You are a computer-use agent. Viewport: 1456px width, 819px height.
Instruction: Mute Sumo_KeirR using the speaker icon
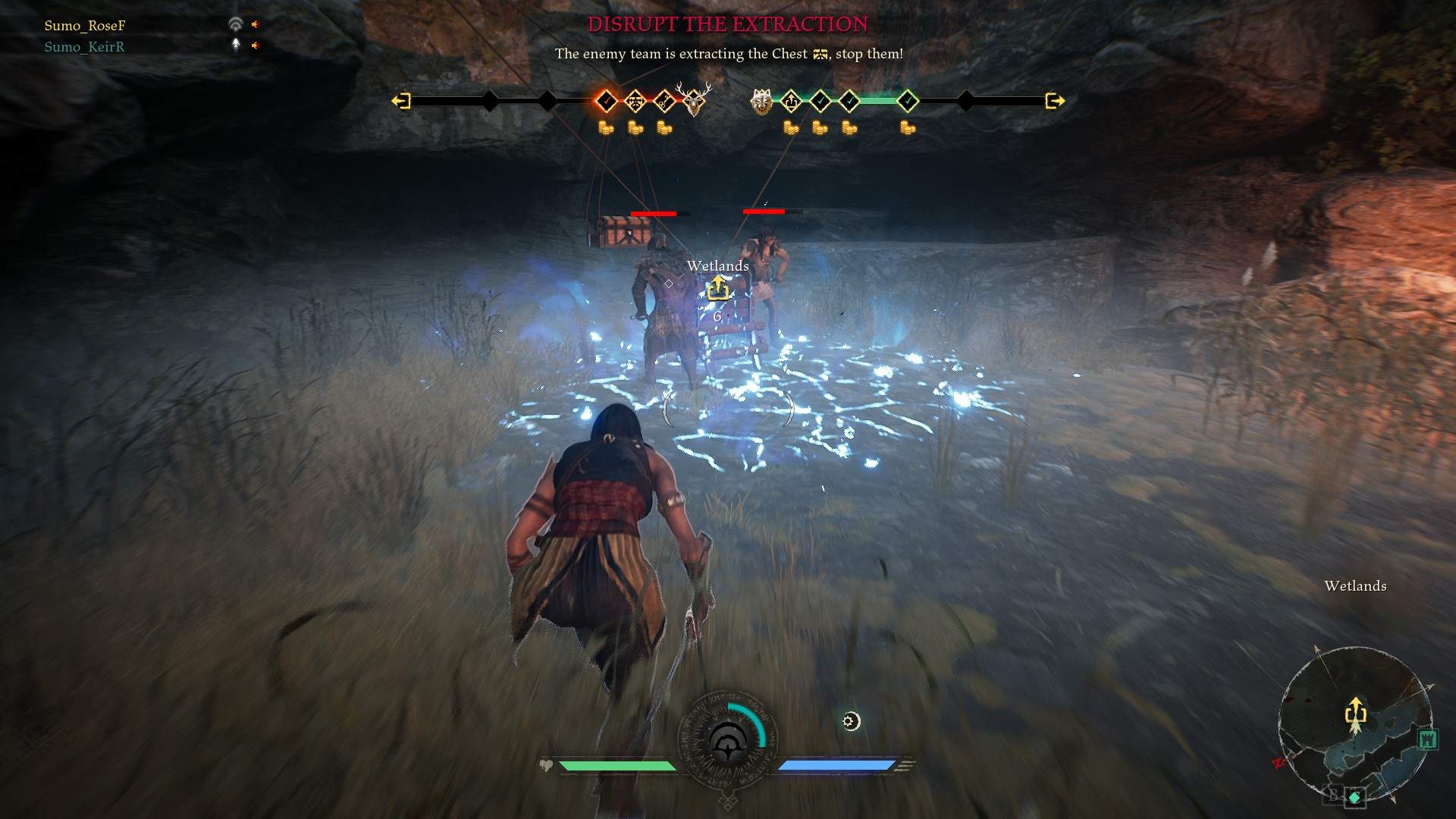(255, 45)
